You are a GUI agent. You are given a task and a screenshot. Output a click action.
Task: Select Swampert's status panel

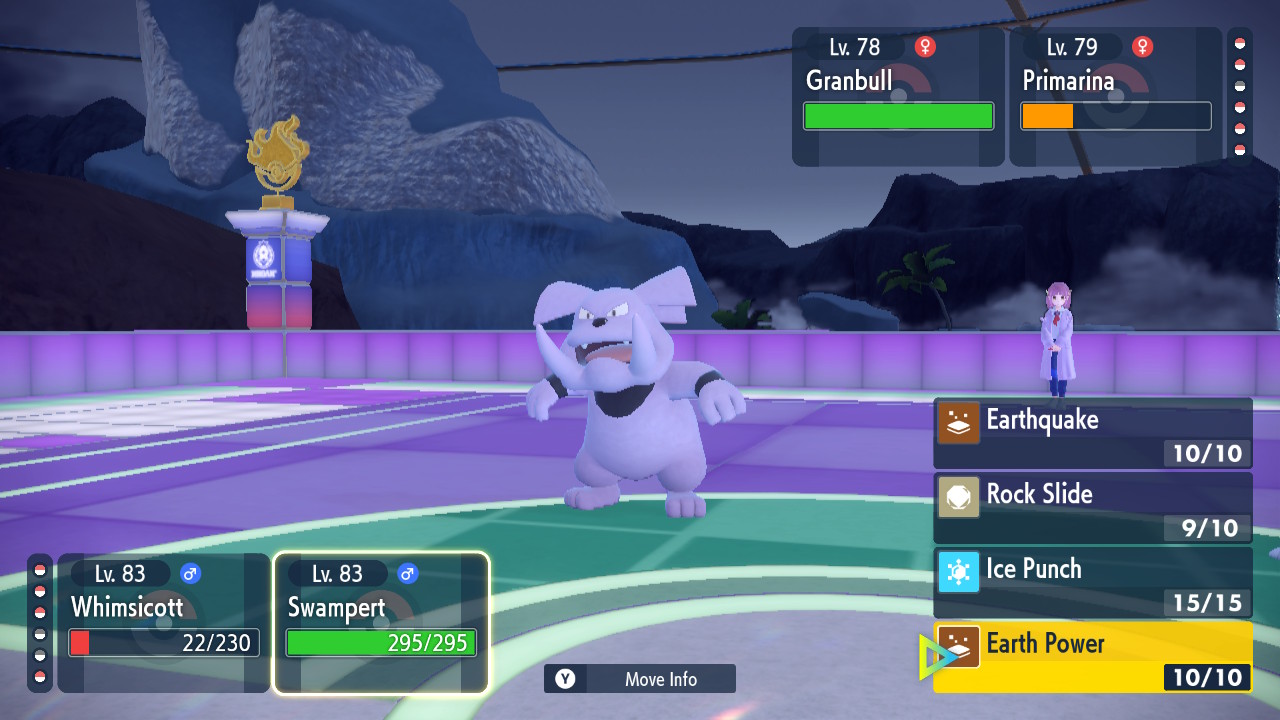click(x=381, y=622)
